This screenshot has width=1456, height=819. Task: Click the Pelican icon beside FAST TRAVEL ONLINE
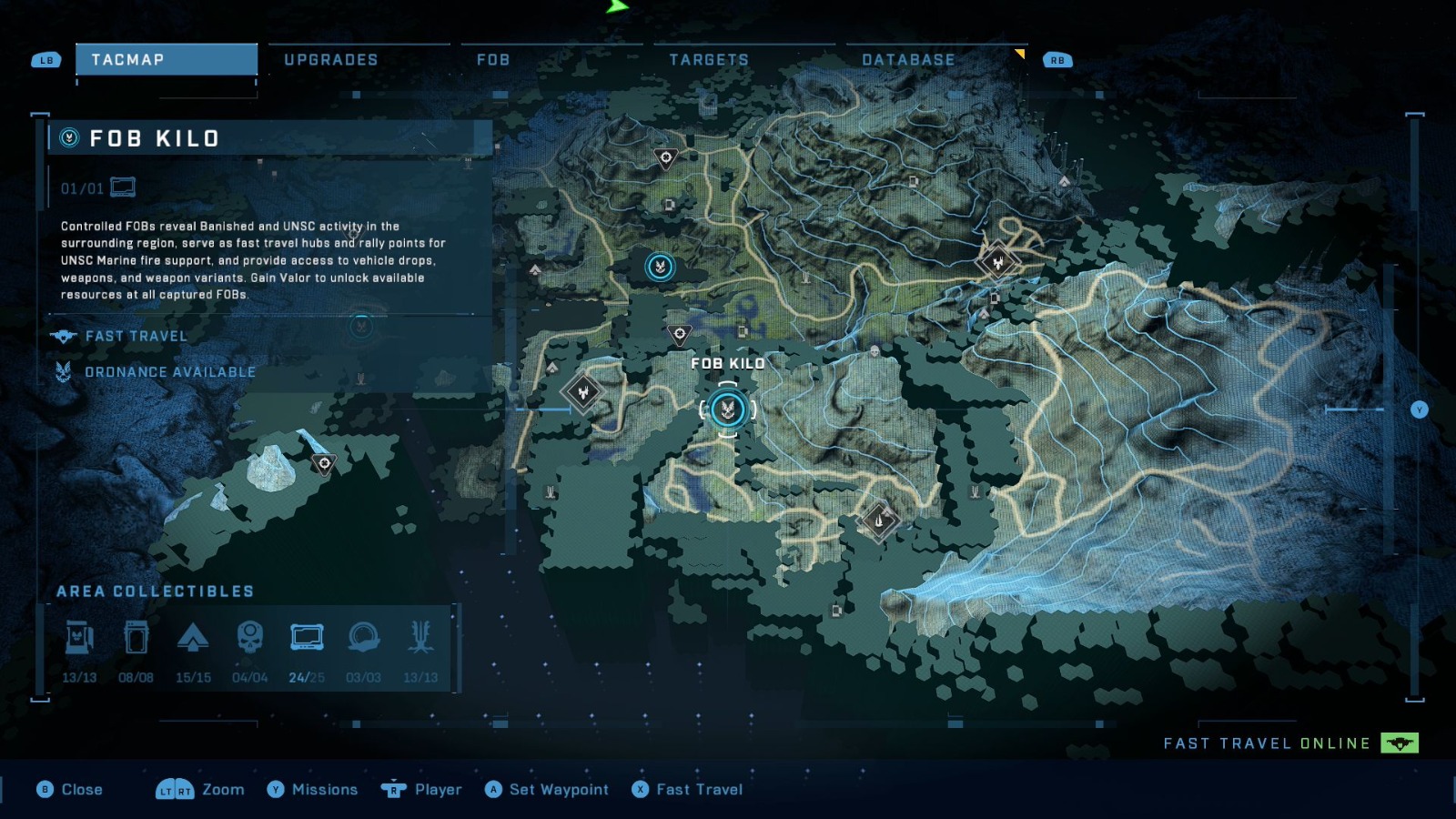tap(1399, 743)
